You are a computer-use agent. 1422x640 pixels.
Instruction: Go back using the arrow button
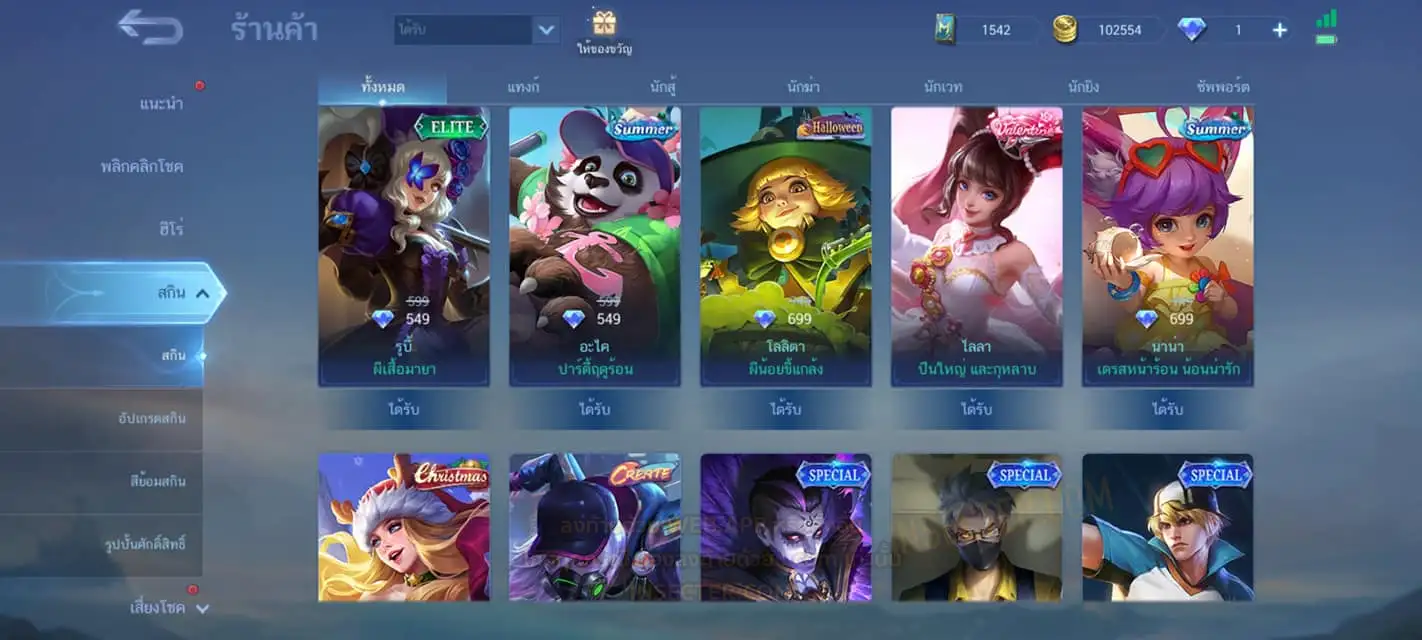coord(150,28)
